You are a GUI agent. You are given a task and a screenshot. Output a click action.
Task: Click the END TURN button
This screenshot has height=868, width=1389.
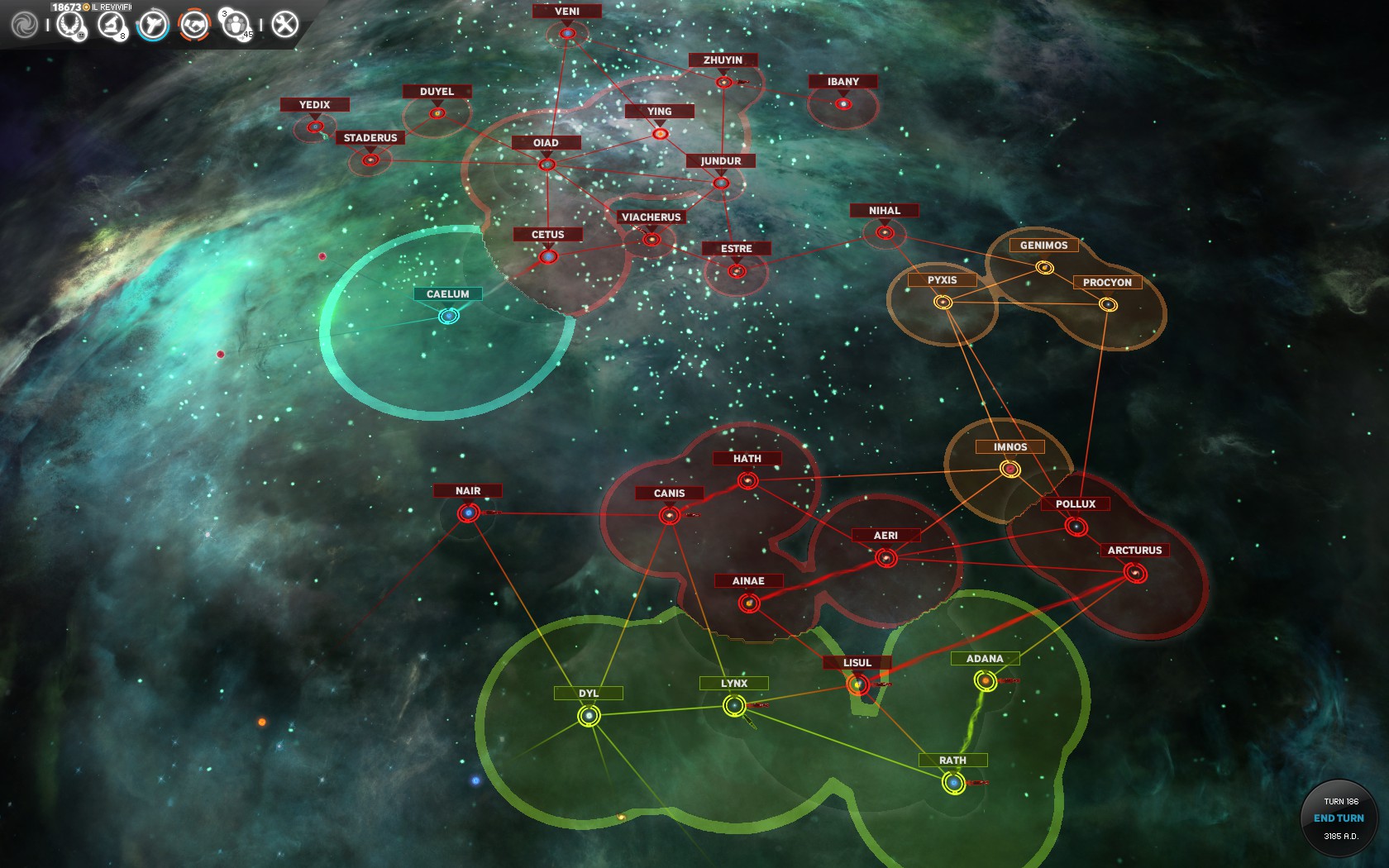1339,818
